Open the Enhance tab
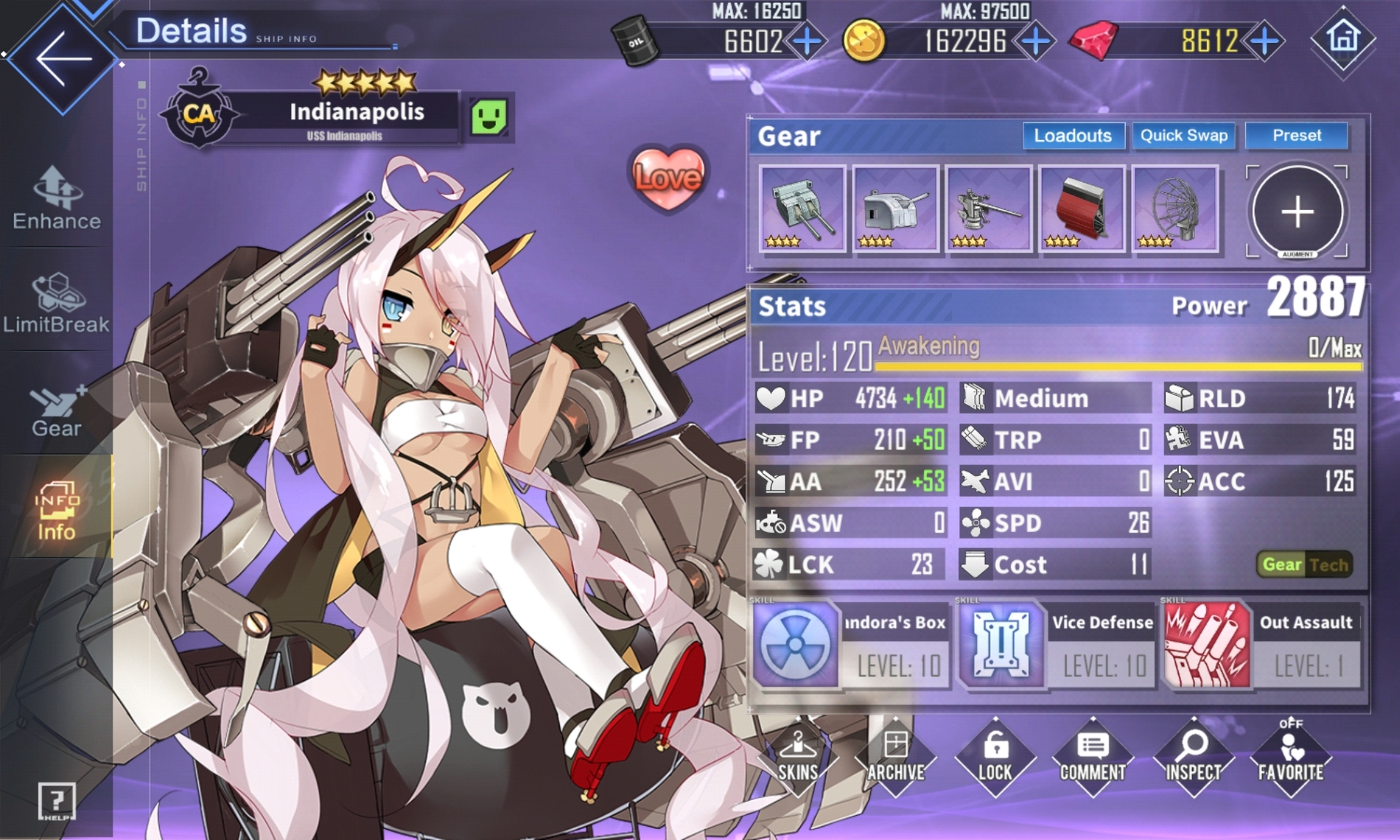This screenshot has height=840, width=1400. point(56,198)
